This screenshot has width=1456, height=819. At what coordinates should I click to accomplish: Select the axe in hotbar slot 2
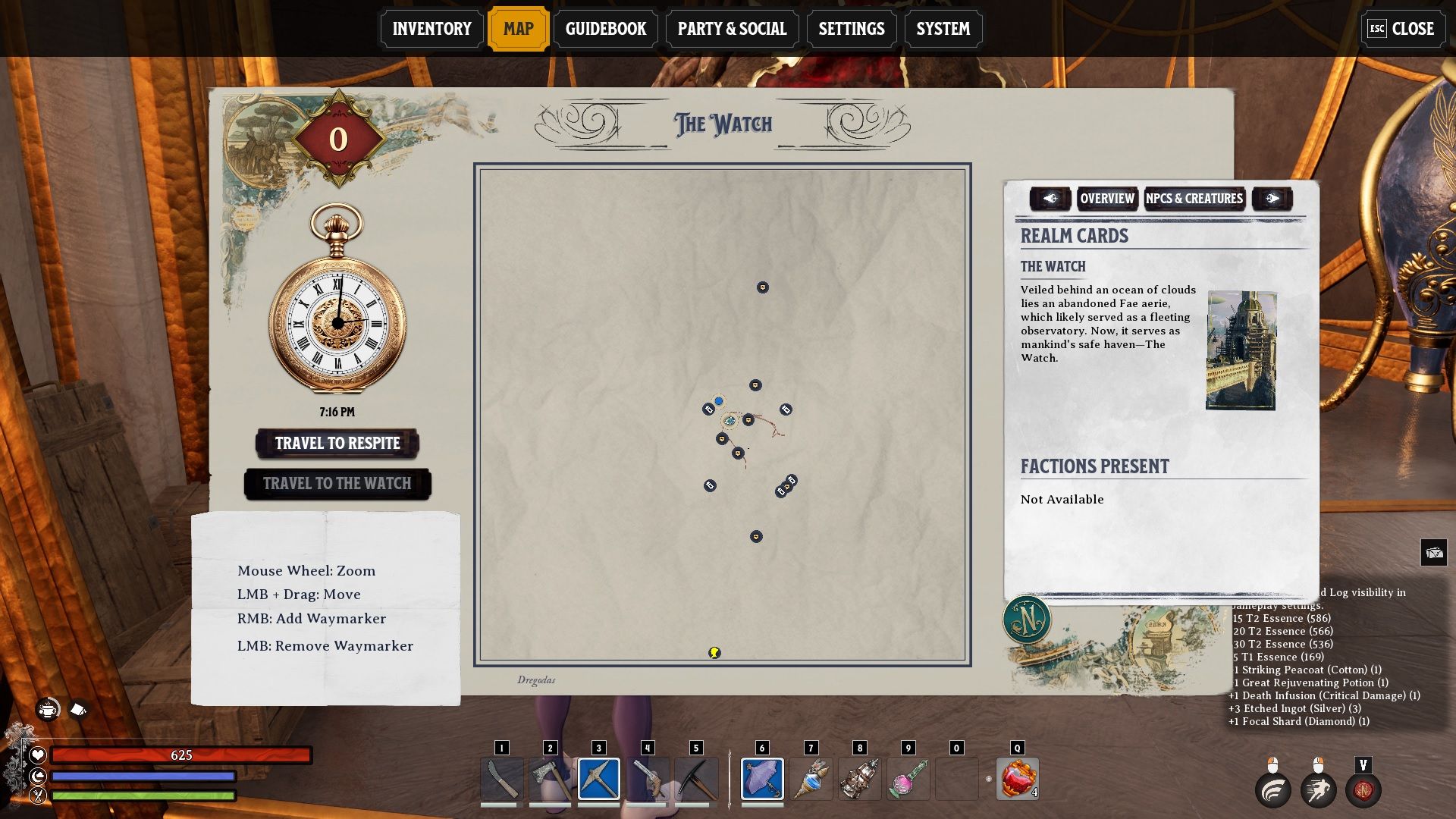point(550,779)
